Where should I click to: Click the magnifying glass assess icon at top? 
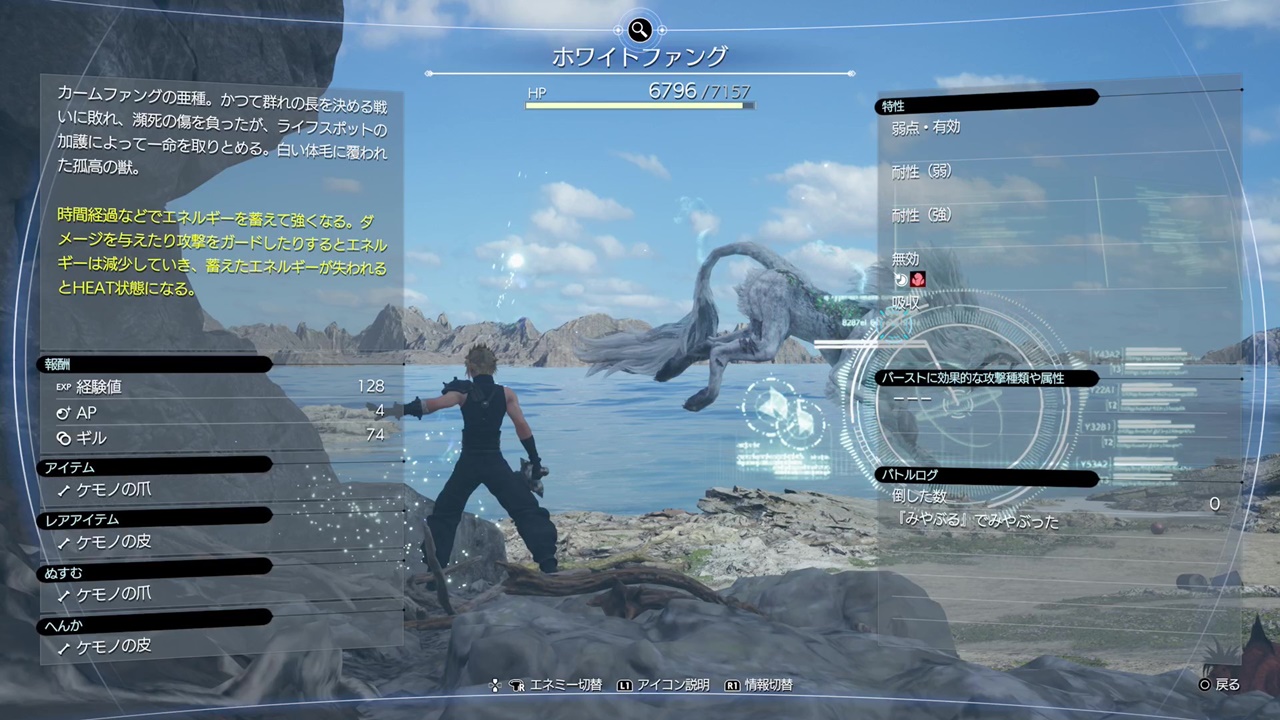click(x=639, y=30)
